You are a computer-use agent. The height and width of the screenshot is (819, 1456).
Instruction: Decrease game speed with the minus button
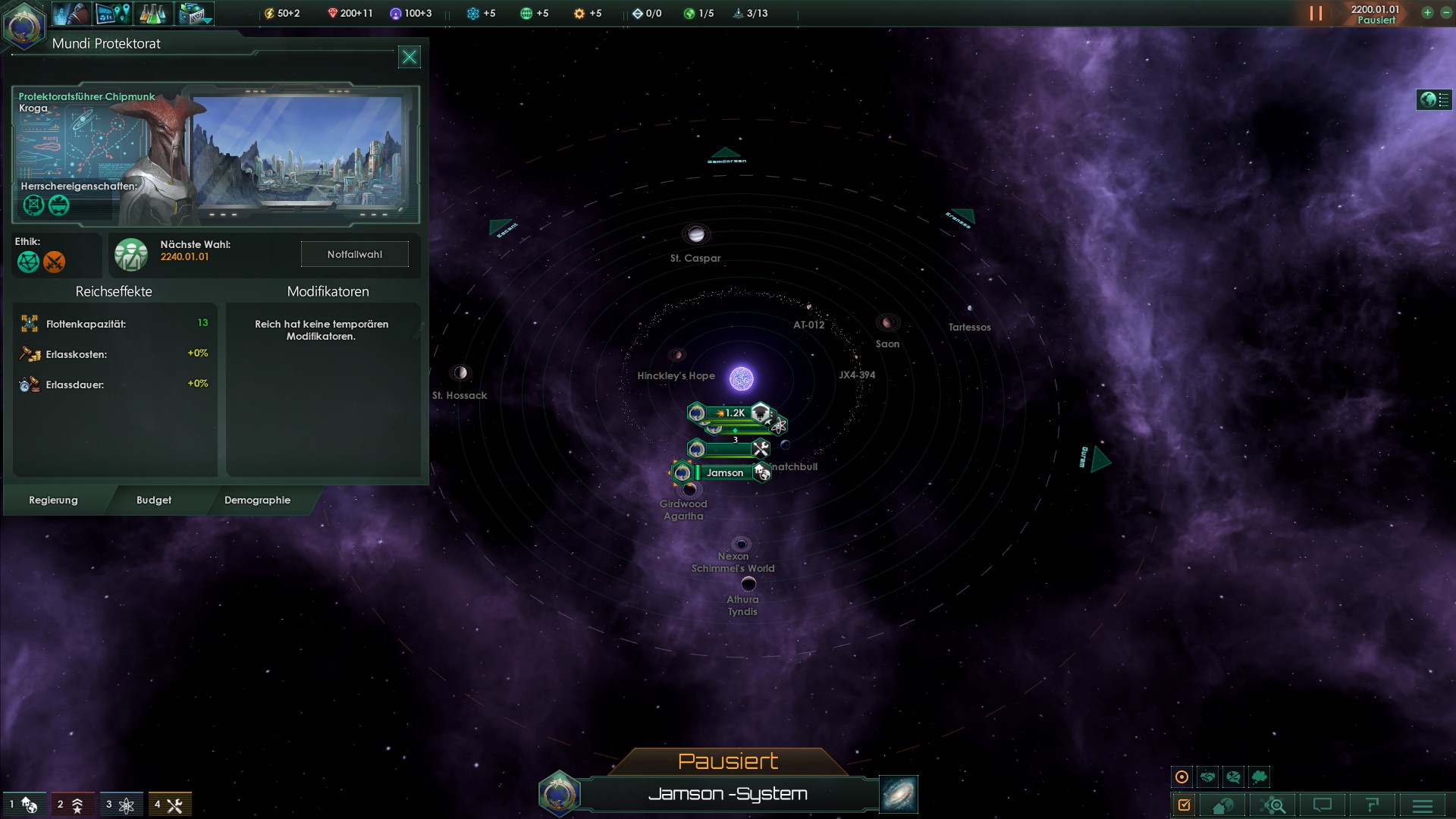tap(1445, 13)
